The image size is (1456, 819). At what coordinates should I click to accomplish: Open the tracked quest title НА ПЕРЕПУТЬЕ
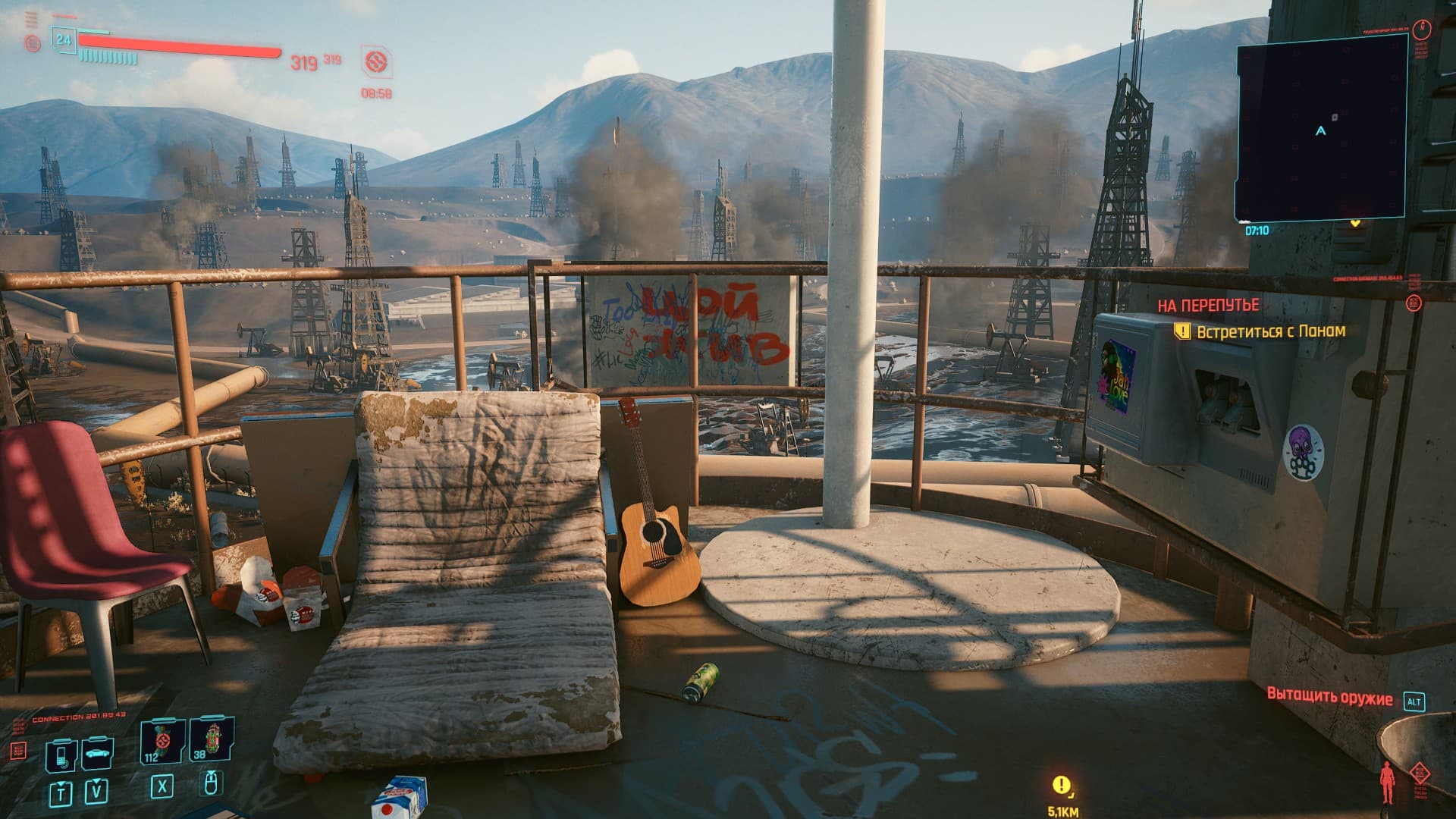pos(1207,306)
